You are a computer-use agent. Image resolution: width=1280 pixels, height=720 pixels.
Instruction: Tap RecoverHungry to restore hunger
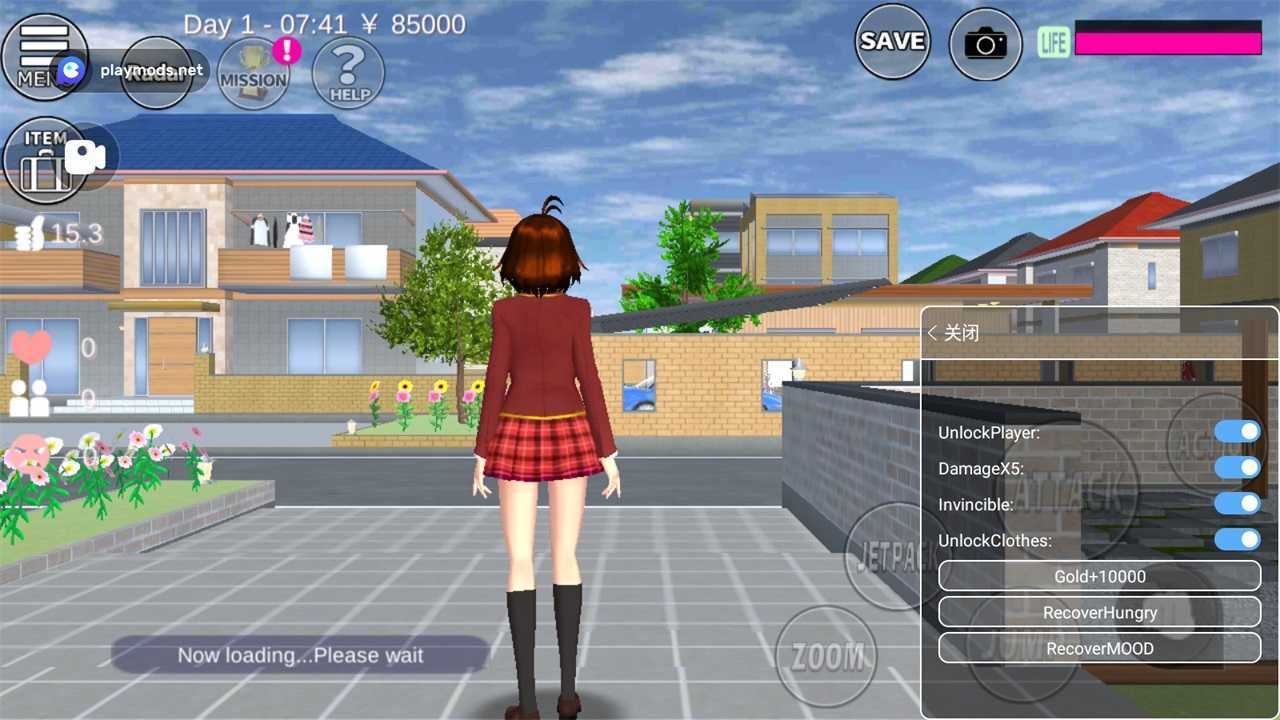pyautogui.click(x=1099, y=612)
